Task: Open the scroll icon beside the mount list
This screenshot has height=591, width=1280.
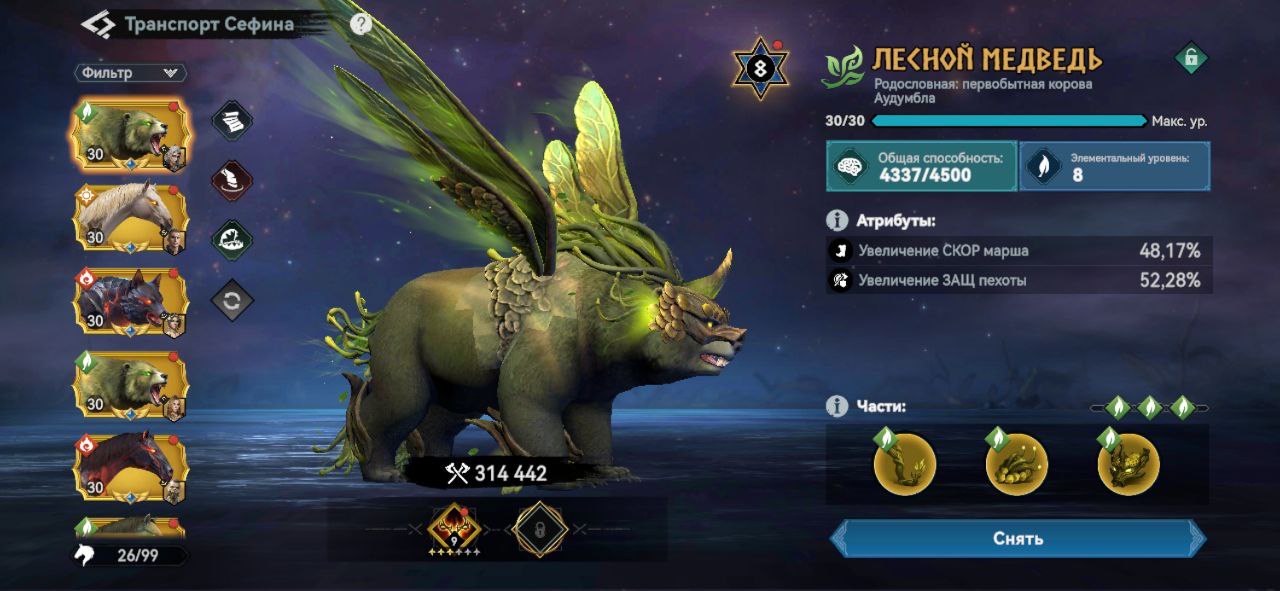Action: click(232, 121)
